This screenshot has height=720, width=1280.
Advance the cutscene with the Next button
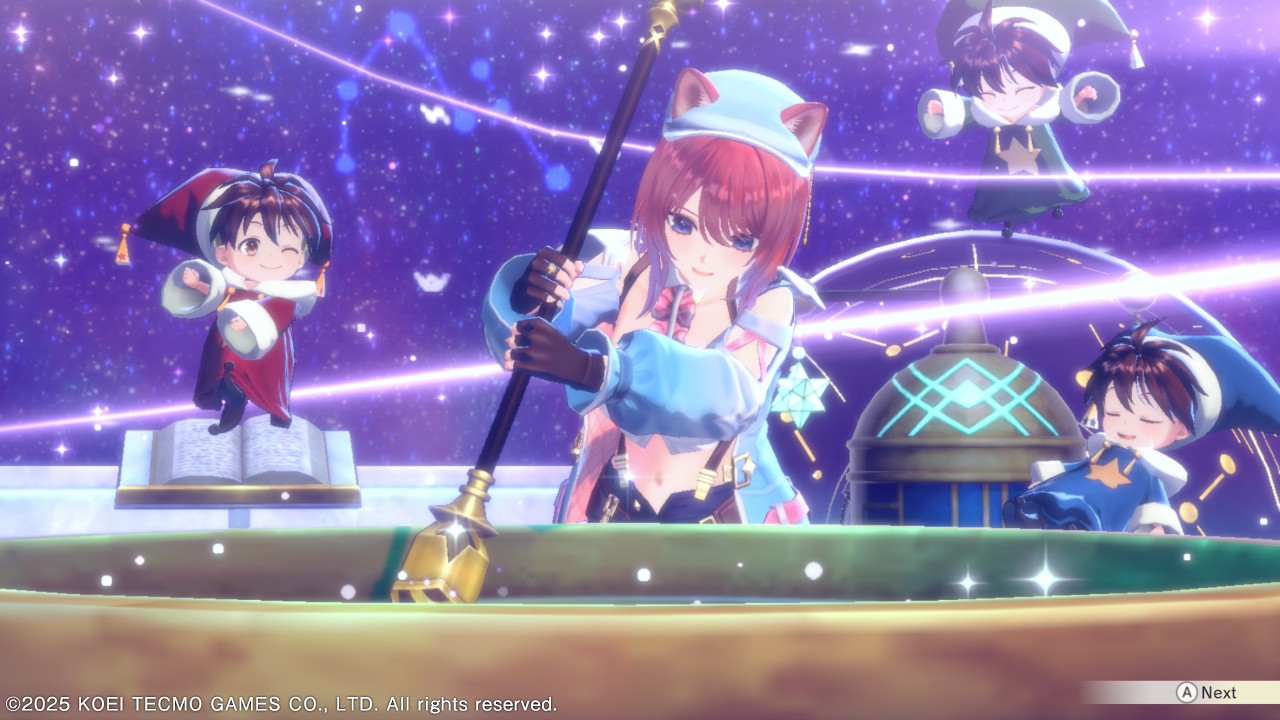click(x=1207, y=692)
